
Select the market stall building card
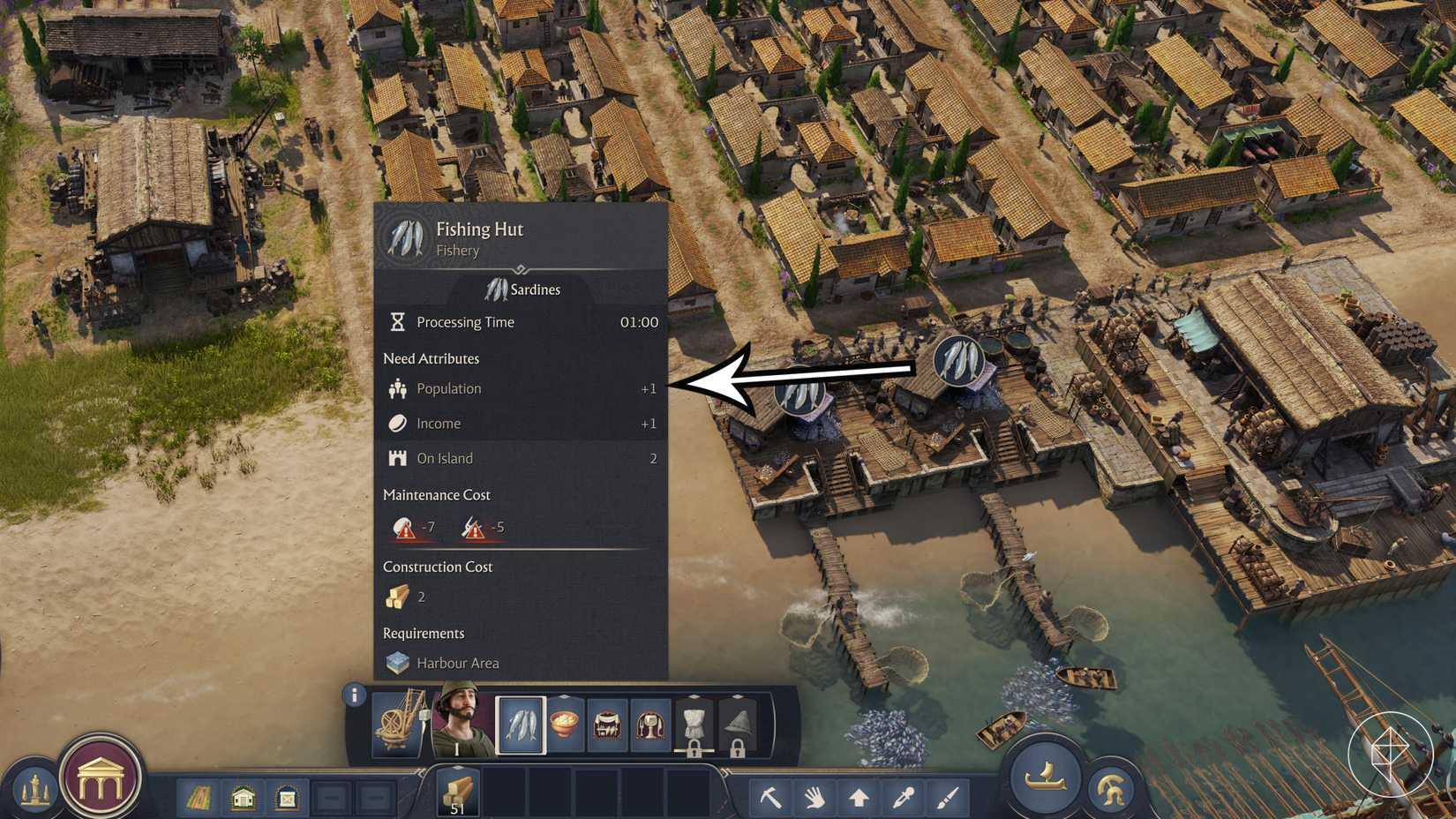point(608,725)
